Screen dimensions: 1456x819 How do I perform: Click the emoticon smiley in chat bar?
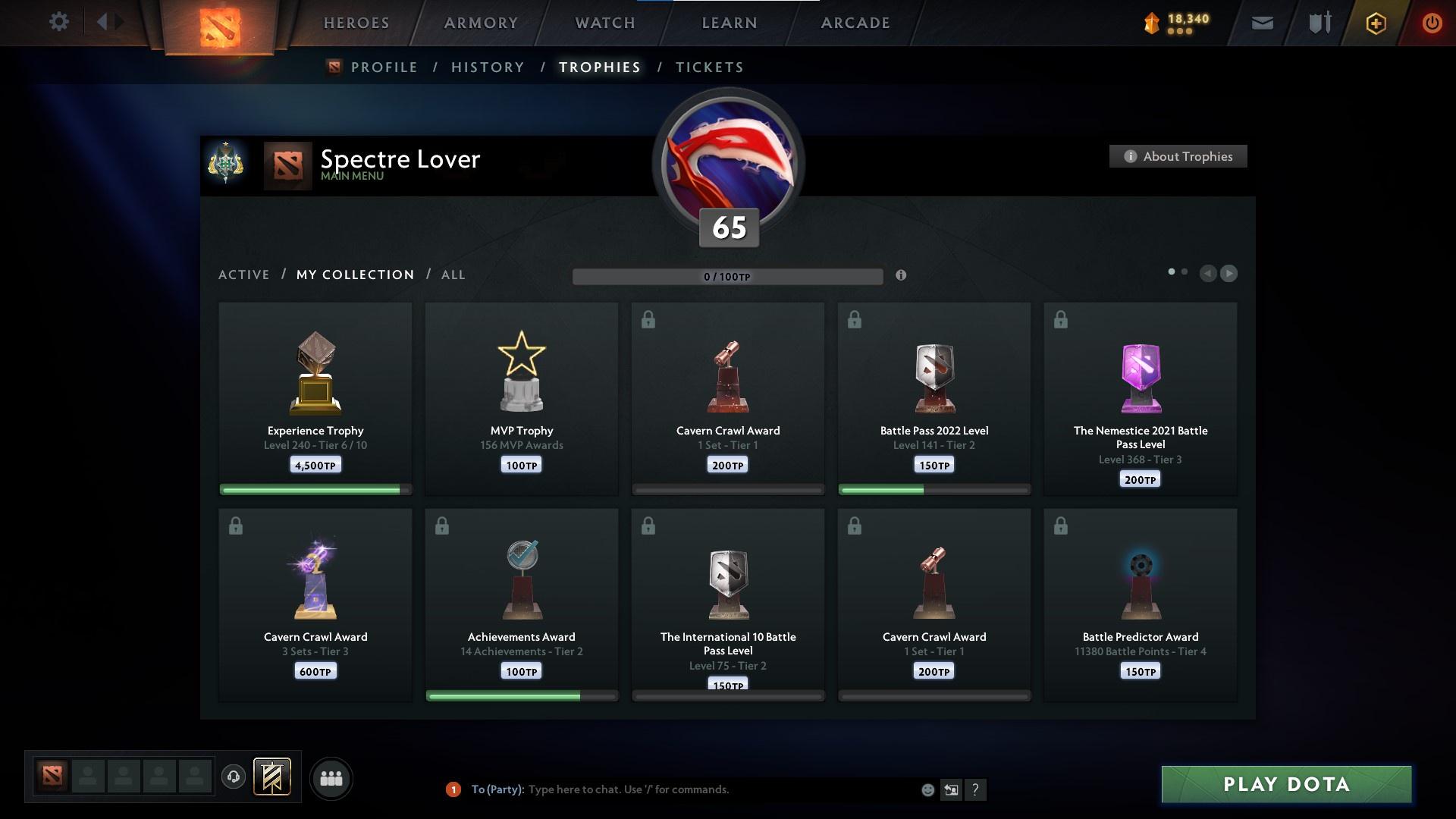[927, 789]
